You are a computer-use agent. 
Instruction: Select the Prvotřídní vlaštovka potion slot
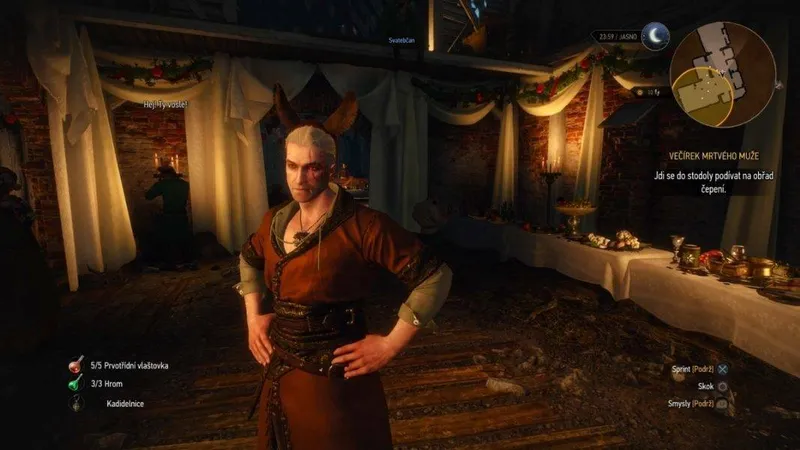(76, 366)
